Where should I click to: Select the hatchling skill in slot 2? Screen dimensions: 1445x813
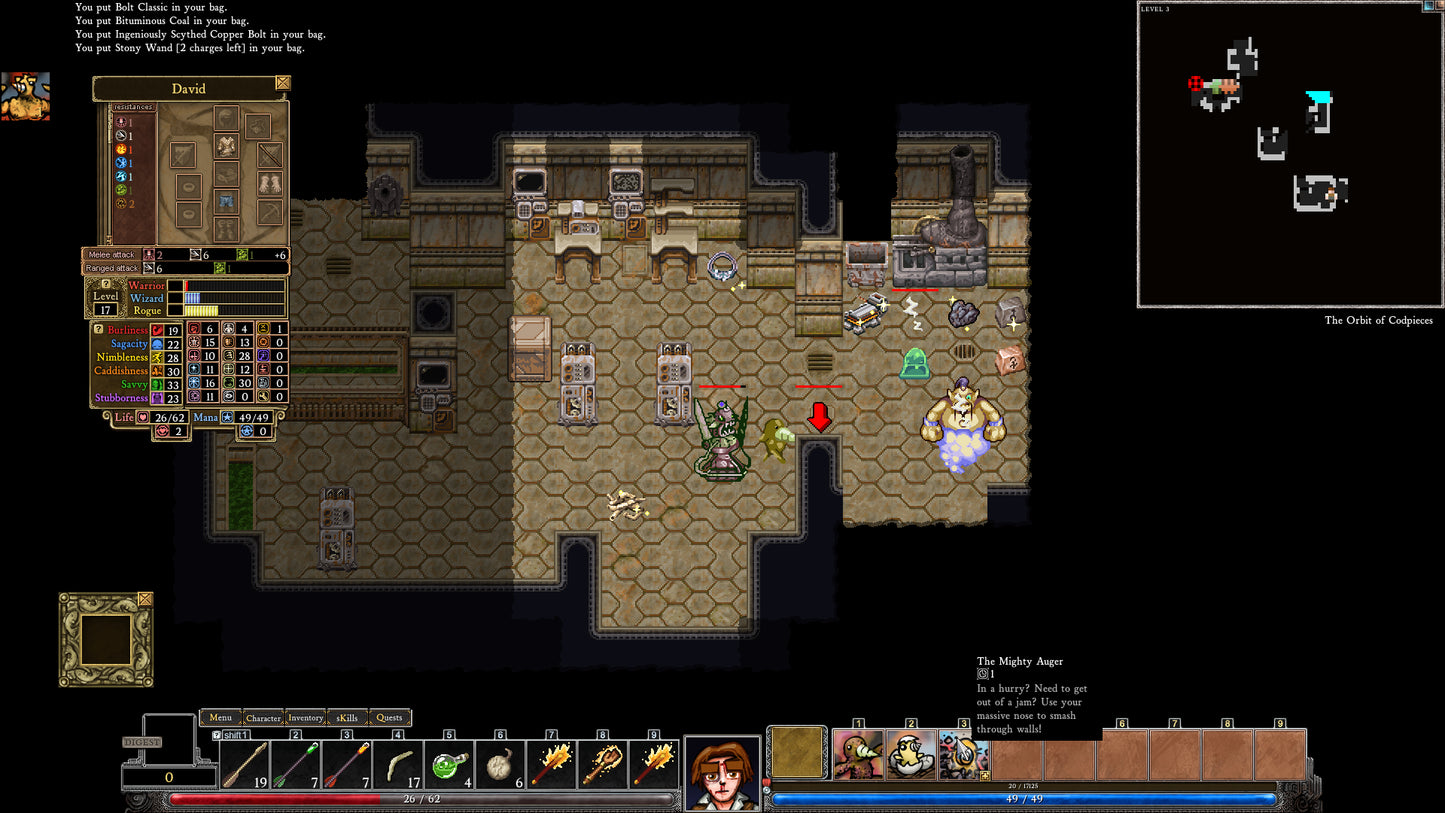910,756
